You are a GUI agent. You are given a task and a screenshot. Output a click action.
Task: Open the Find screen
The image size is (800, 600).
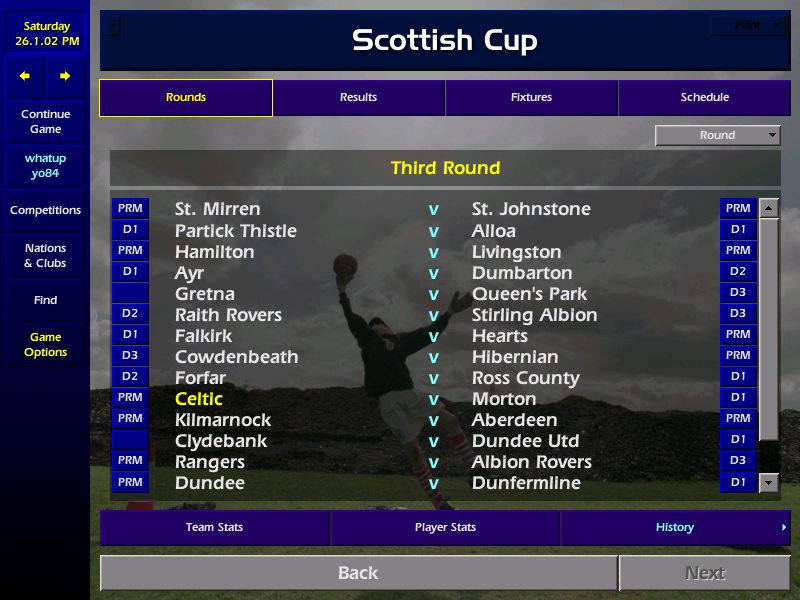[45, 300]
